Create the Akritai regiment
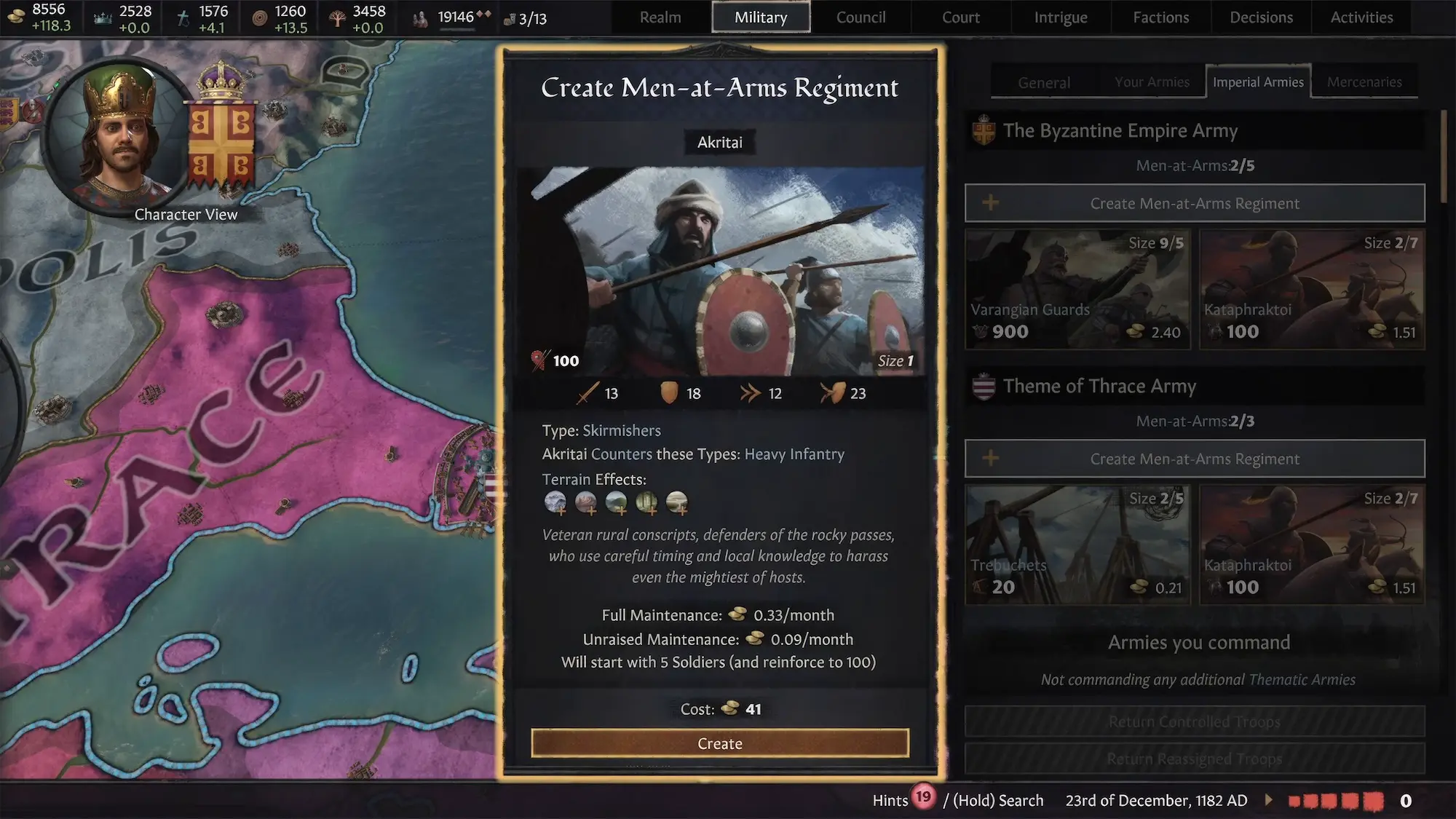 [720, 743]
